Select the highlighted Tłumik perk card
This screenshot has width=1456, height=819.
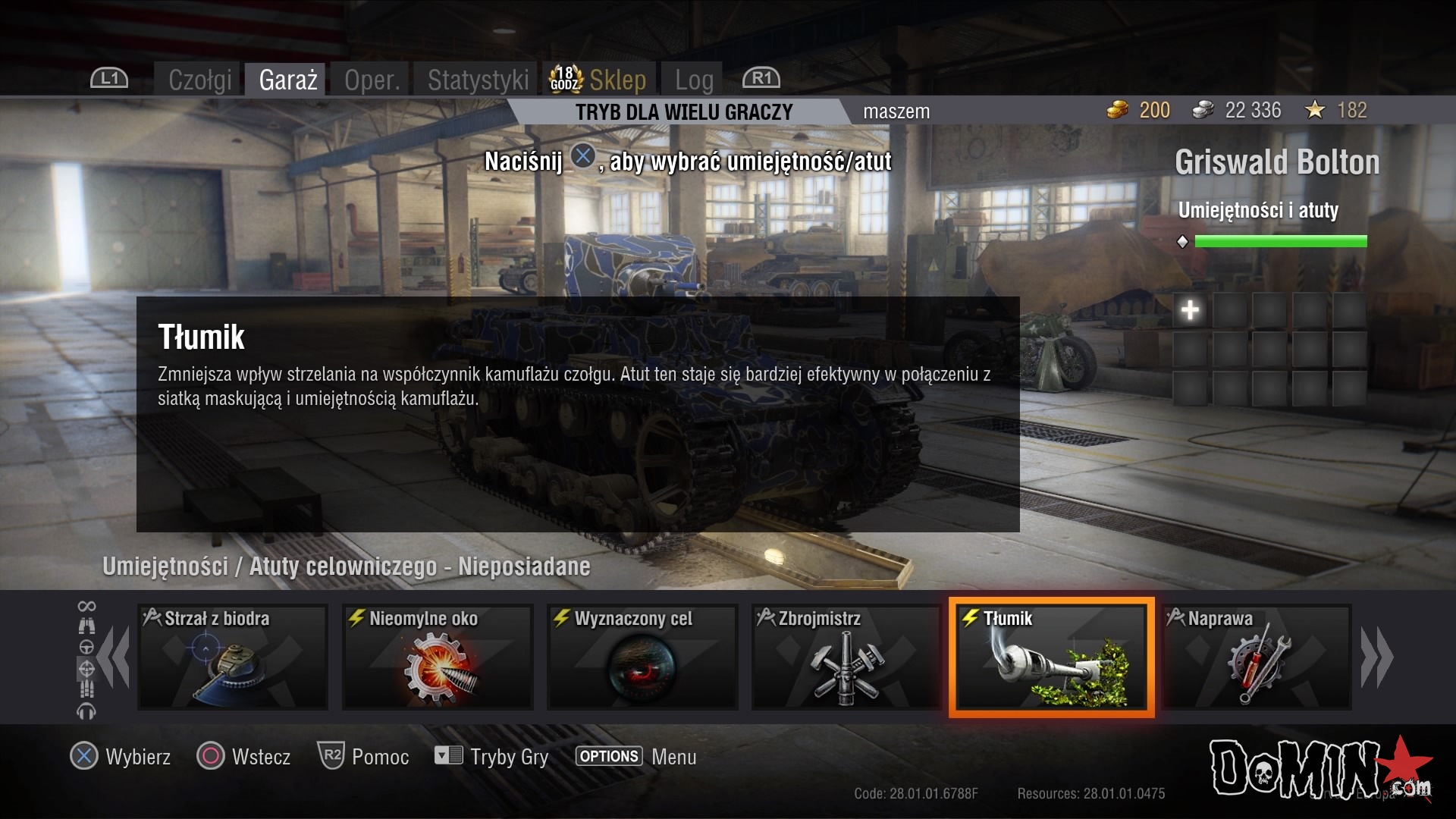tap(1051, 657)
